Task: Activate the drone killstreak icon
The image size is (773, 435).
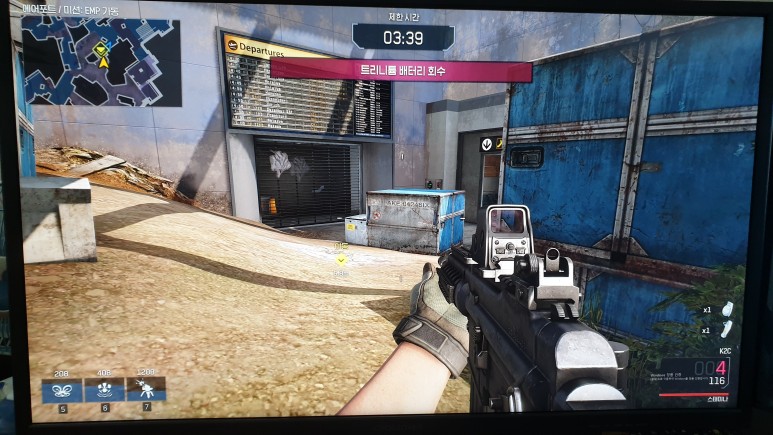Action: pyautogui.click(x=61, y=389)
